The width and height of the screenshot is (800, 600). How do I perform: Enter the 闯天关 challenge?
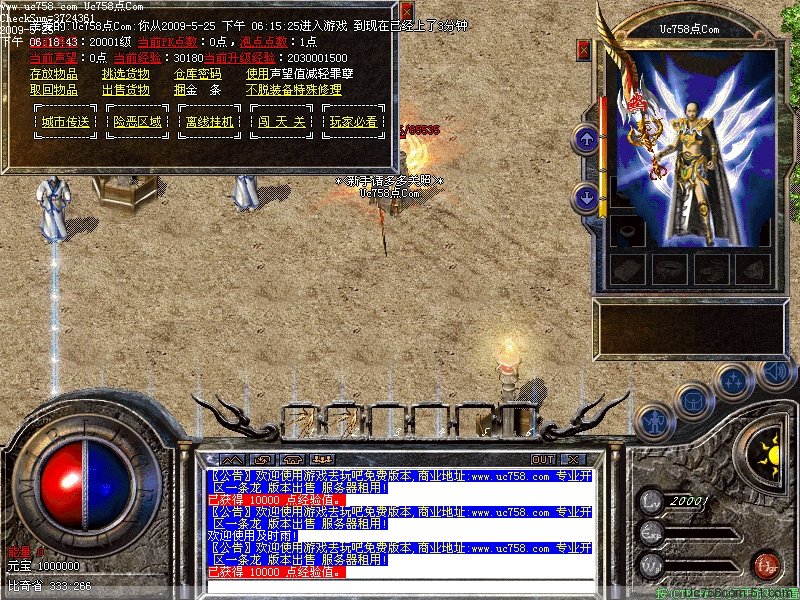click(x=281, y=122)
